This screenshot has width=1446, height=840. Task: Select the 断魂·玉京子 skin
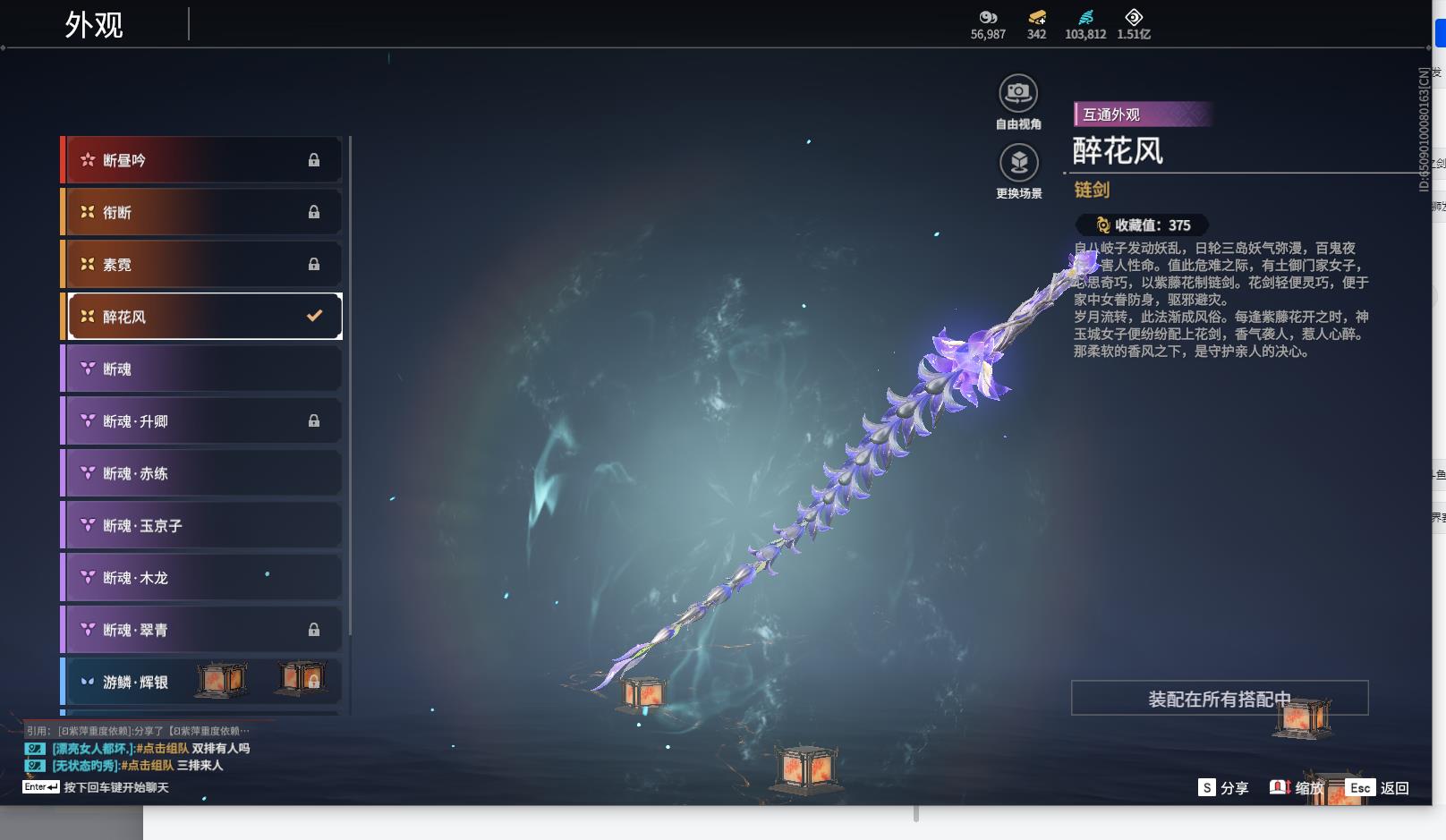click(203, 526)
